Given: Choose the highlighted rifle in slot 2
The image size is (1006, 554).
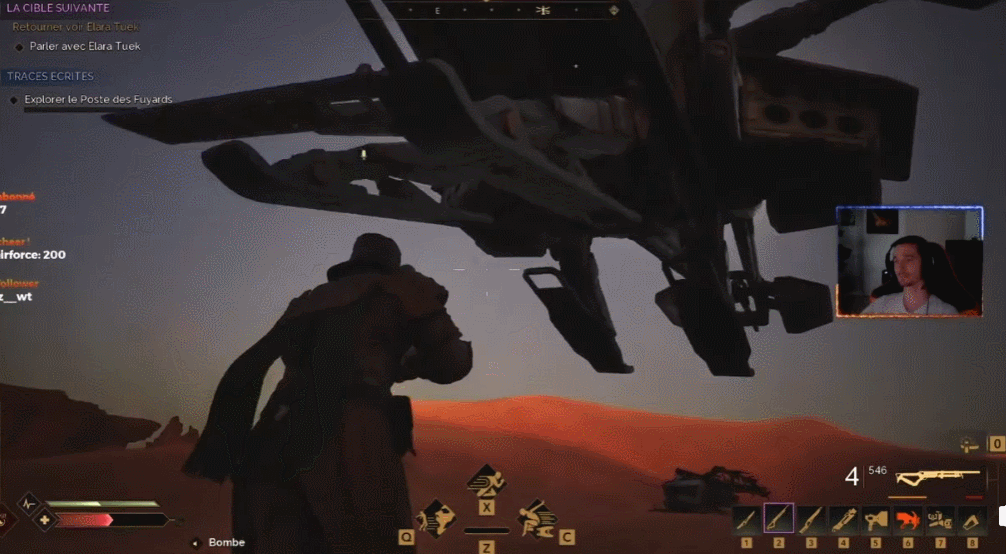Looking at the screenshot, I should (778, 519).
